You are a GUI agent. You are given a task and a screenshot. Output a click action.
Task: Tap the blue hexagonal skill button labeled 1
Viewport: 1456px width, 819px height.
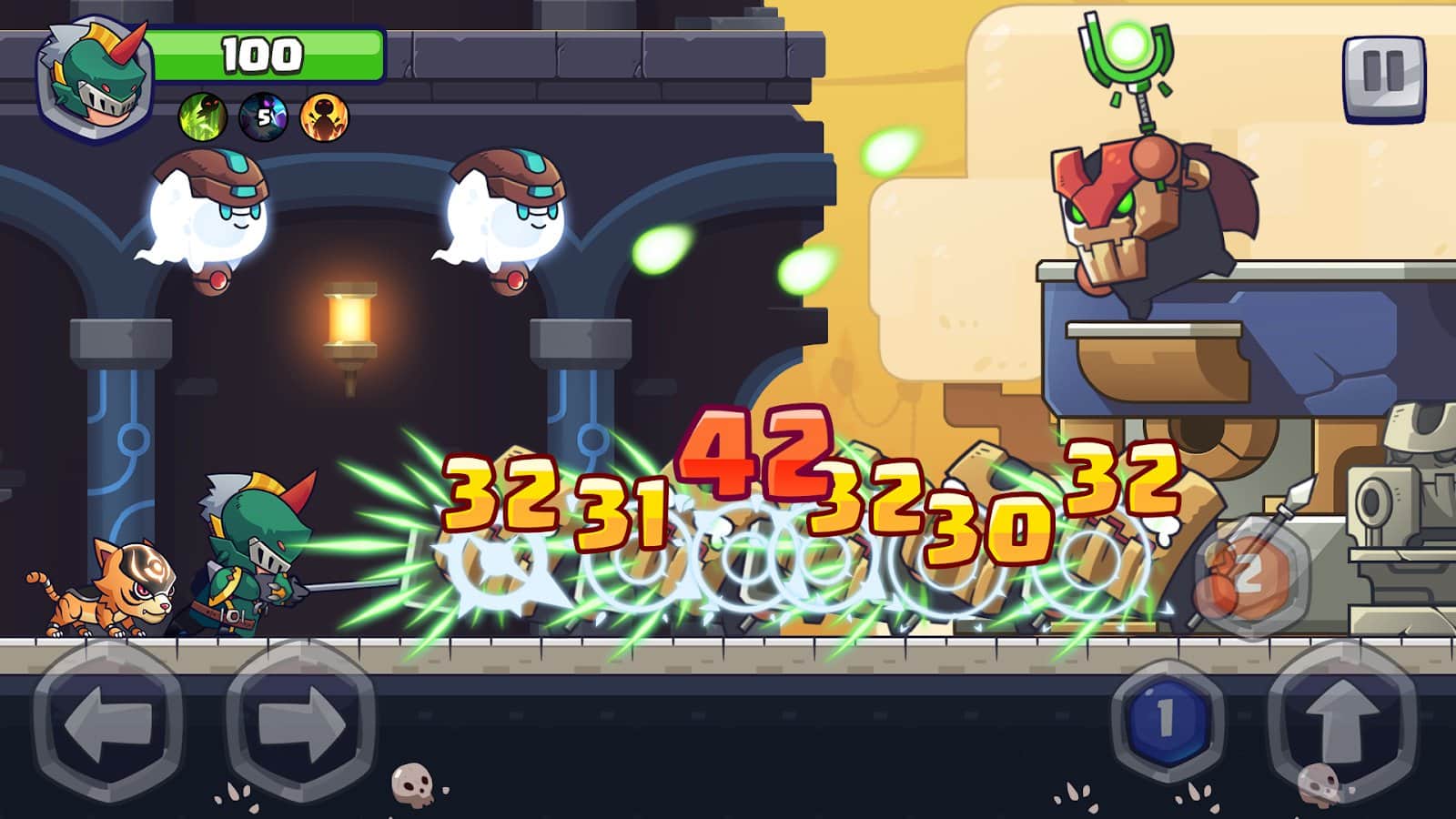(1168, 719)
